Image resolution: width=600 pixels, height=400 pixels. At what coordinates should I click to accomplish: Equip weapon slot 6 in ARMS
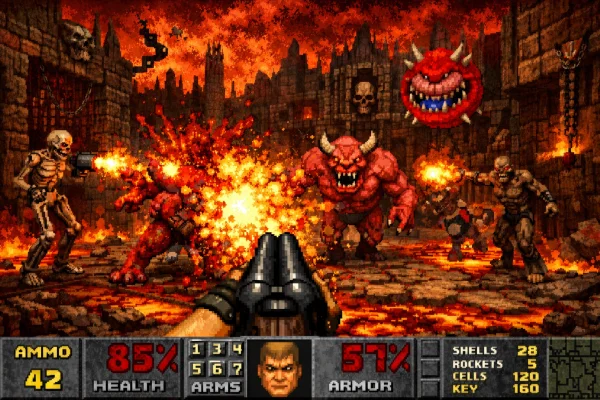coord(217,368)
